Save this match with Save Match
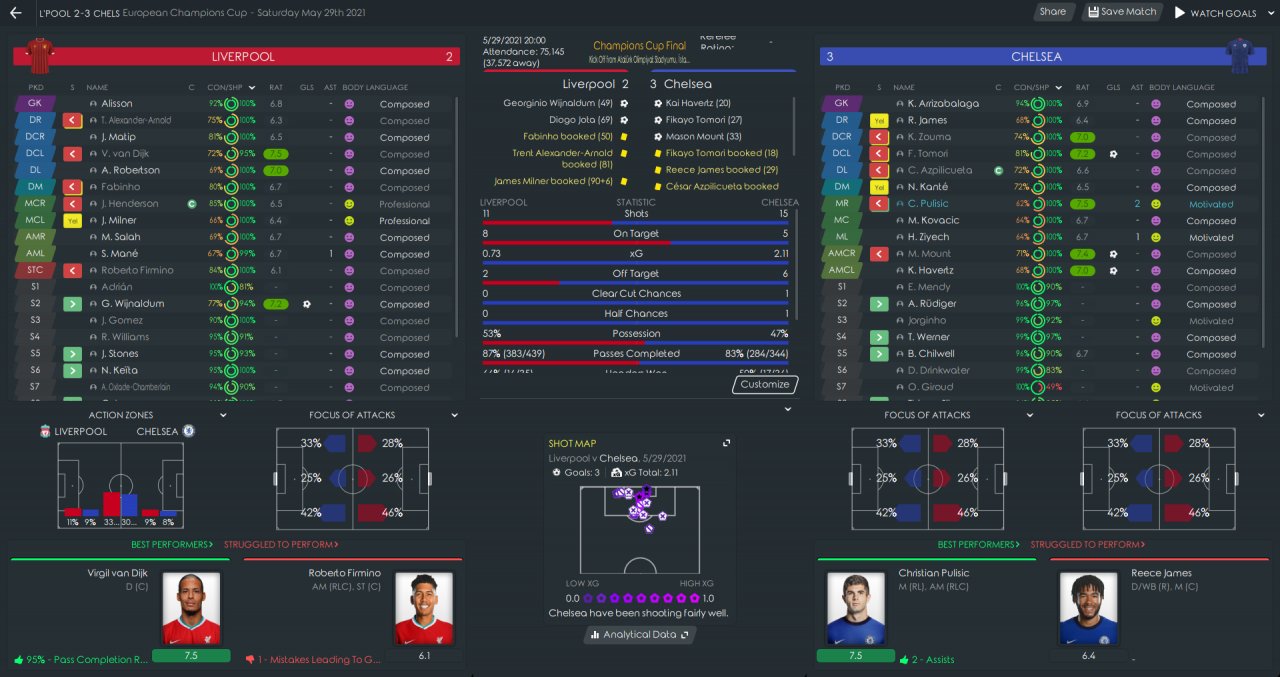The image size is (1280, 677). point(1121,12)
